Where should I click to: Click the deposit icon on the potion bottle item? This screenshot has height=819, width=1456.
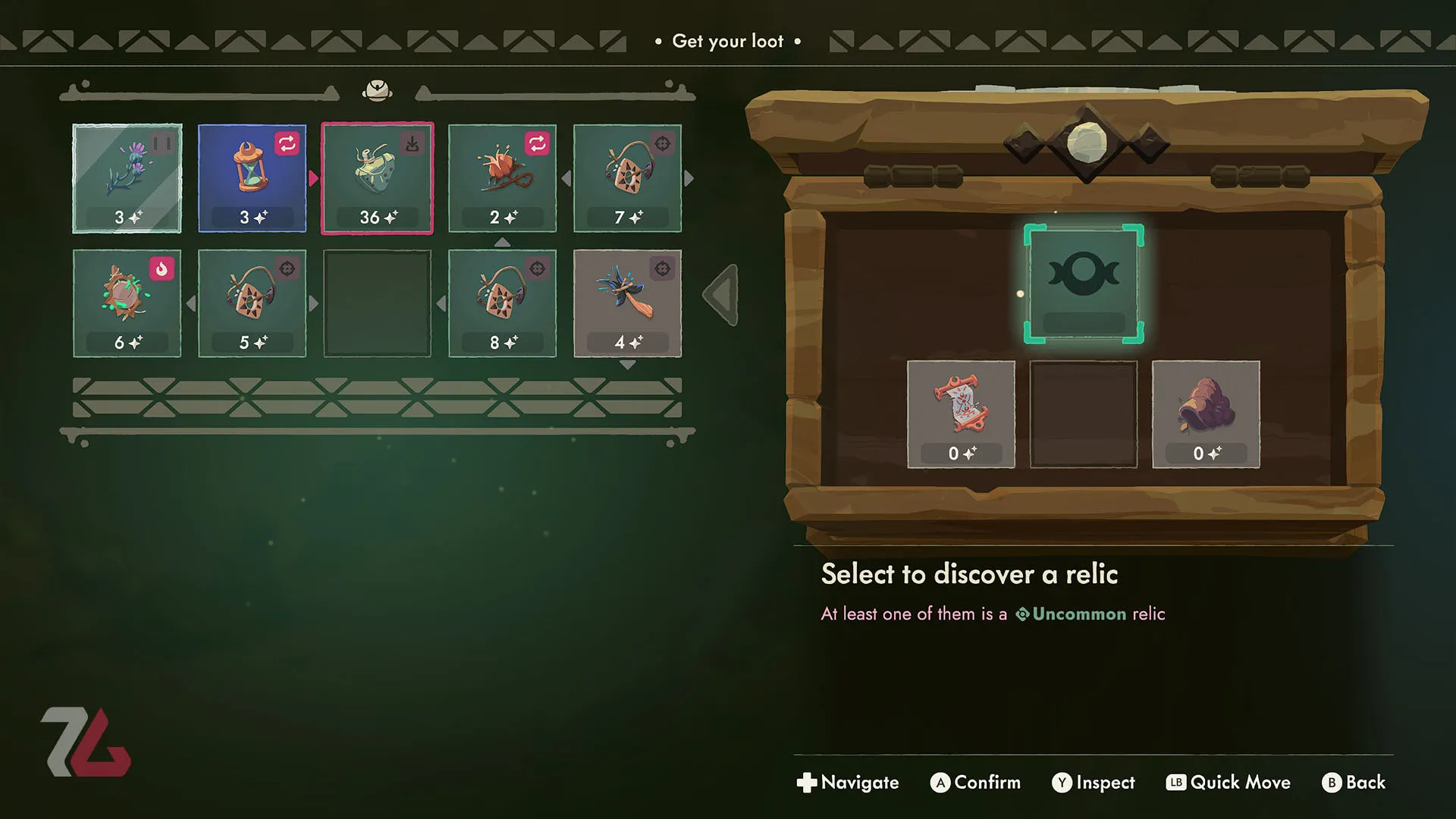coord(411,144)
